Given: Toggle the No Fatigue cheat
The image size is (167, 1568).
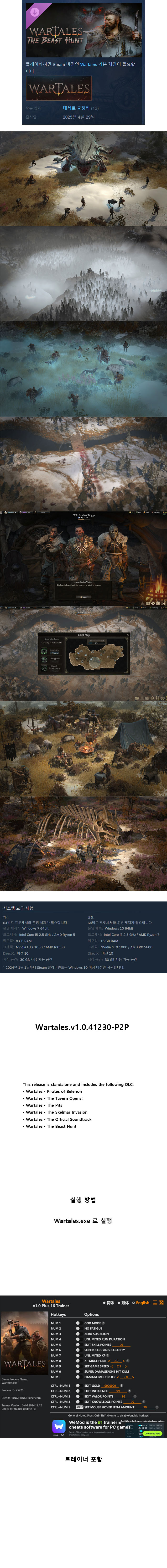Looking at the screenshot, I should point(78,1328).
